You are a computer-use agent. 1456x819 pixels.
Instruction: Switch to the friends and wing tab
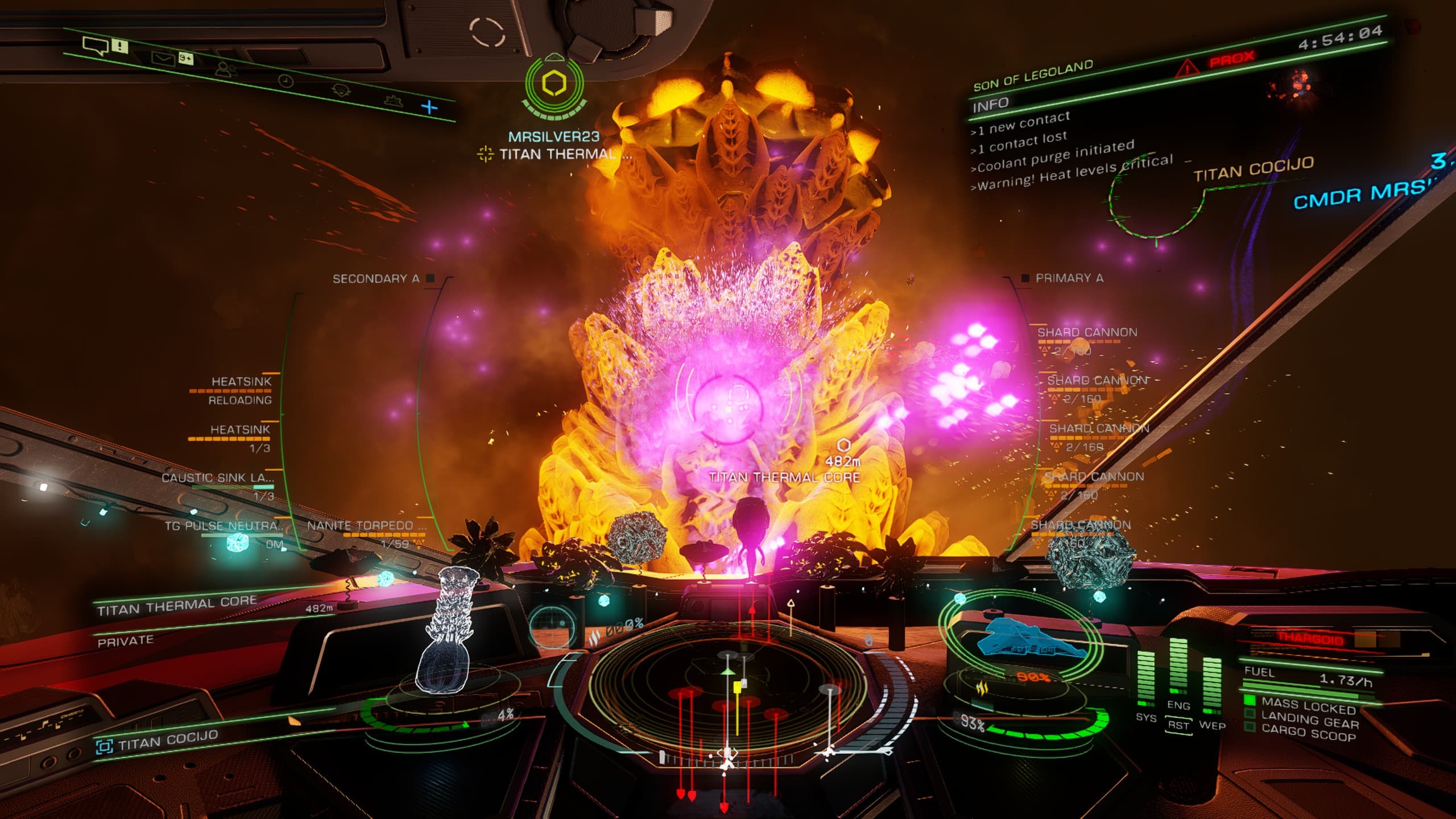tap(226, 69)
